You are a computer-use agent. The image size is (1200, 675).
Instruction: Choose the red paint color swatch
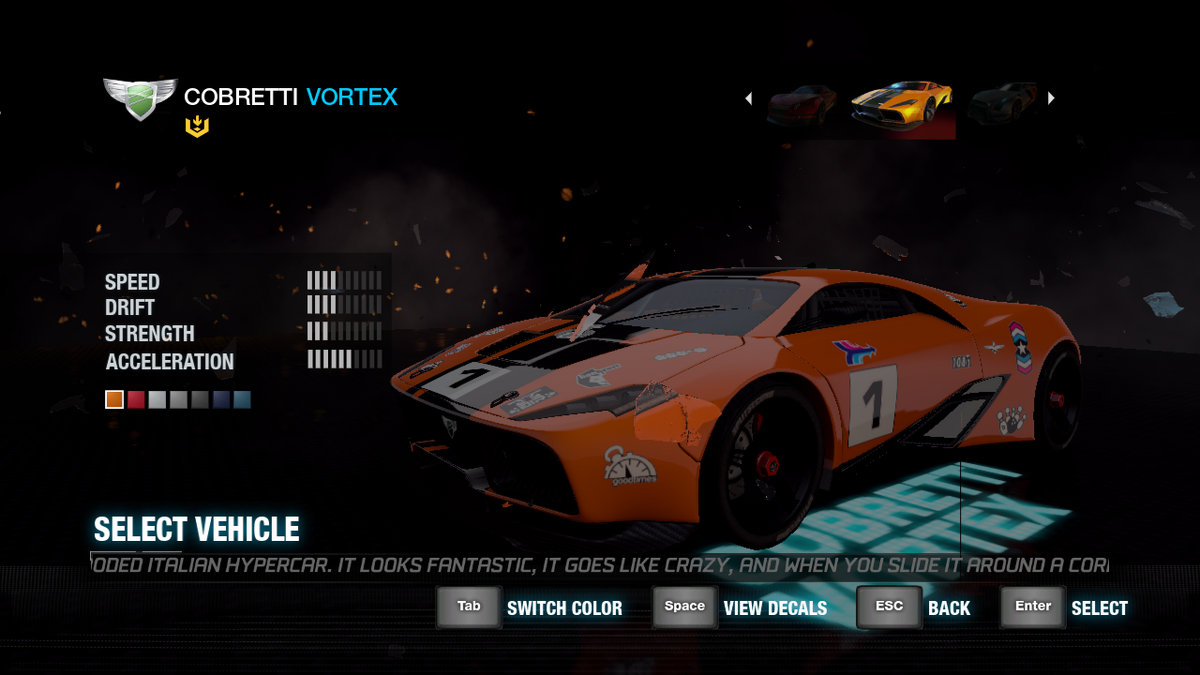point(136,400)
